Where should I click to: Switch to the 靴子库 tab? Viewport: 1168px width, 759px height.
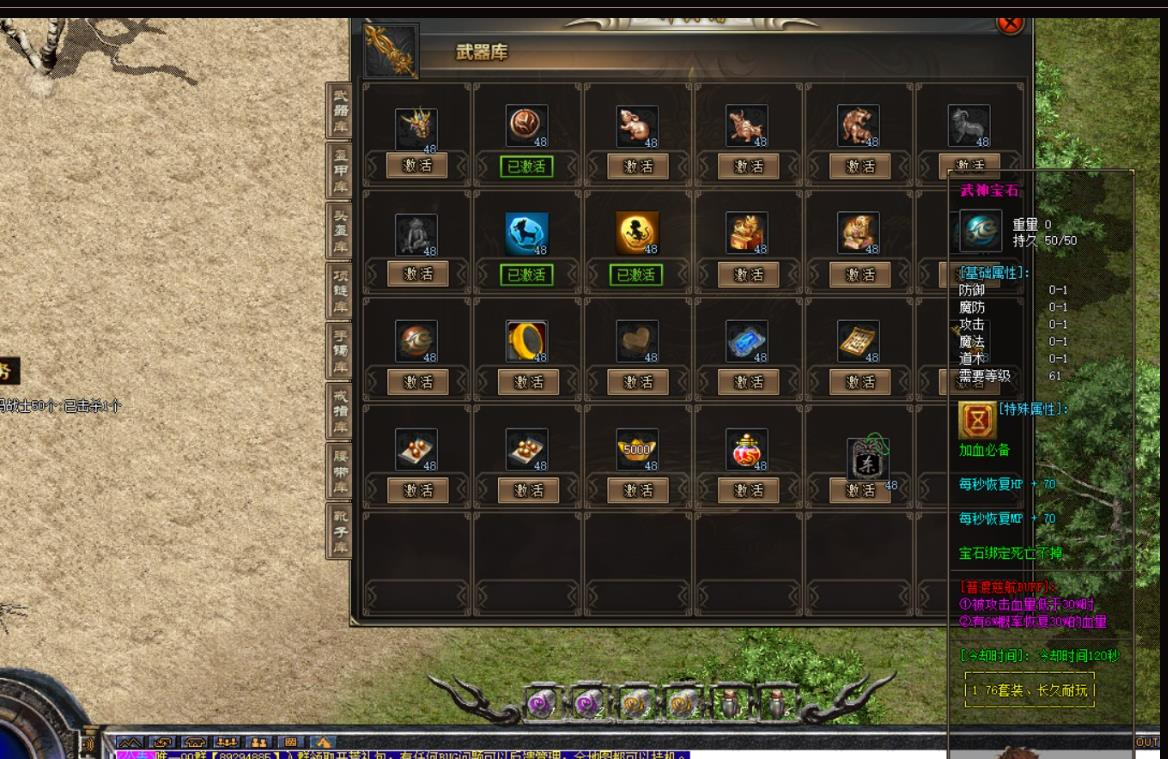click(x=341, y=530)
